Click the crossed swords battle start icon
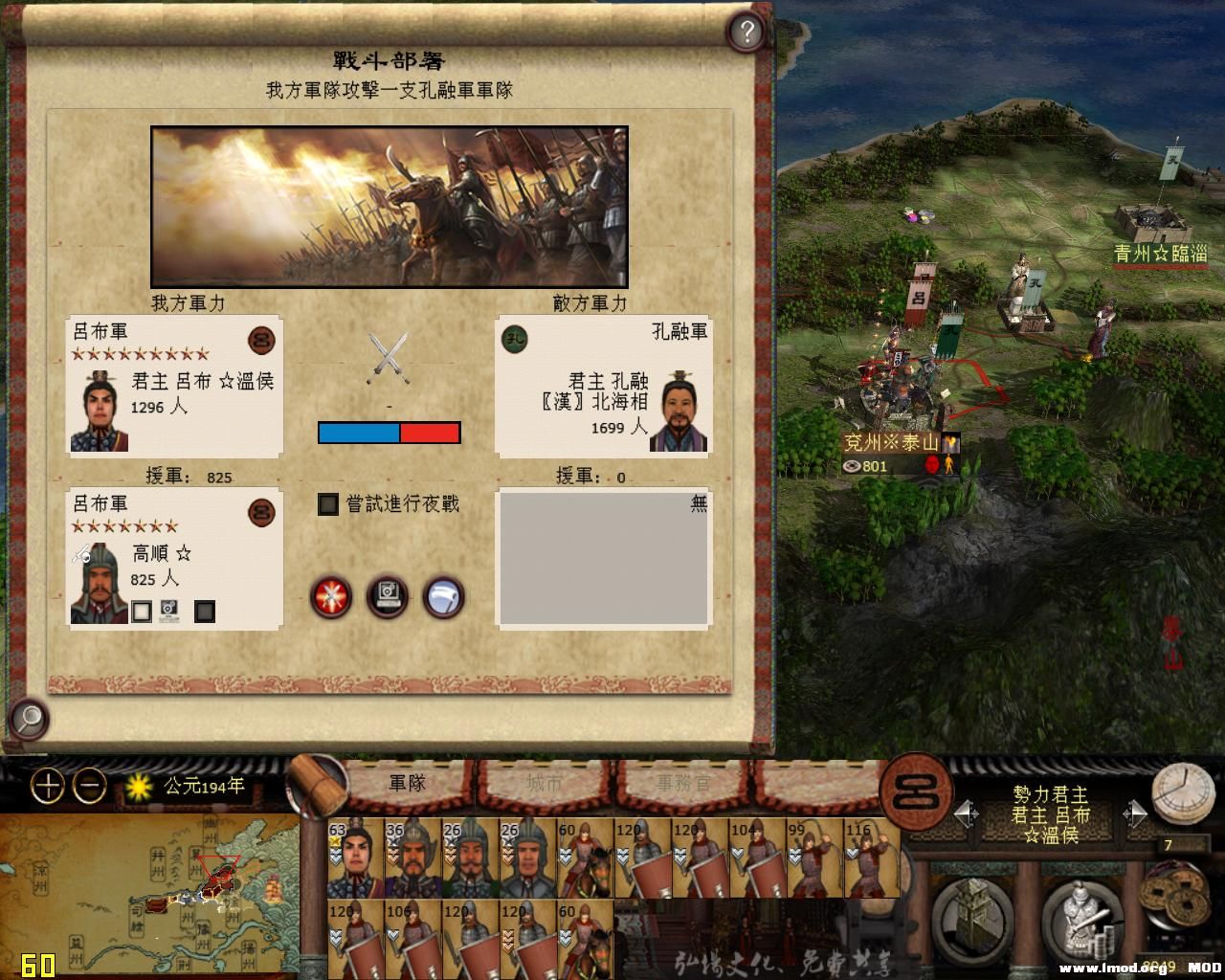 [x=330, y=596]
